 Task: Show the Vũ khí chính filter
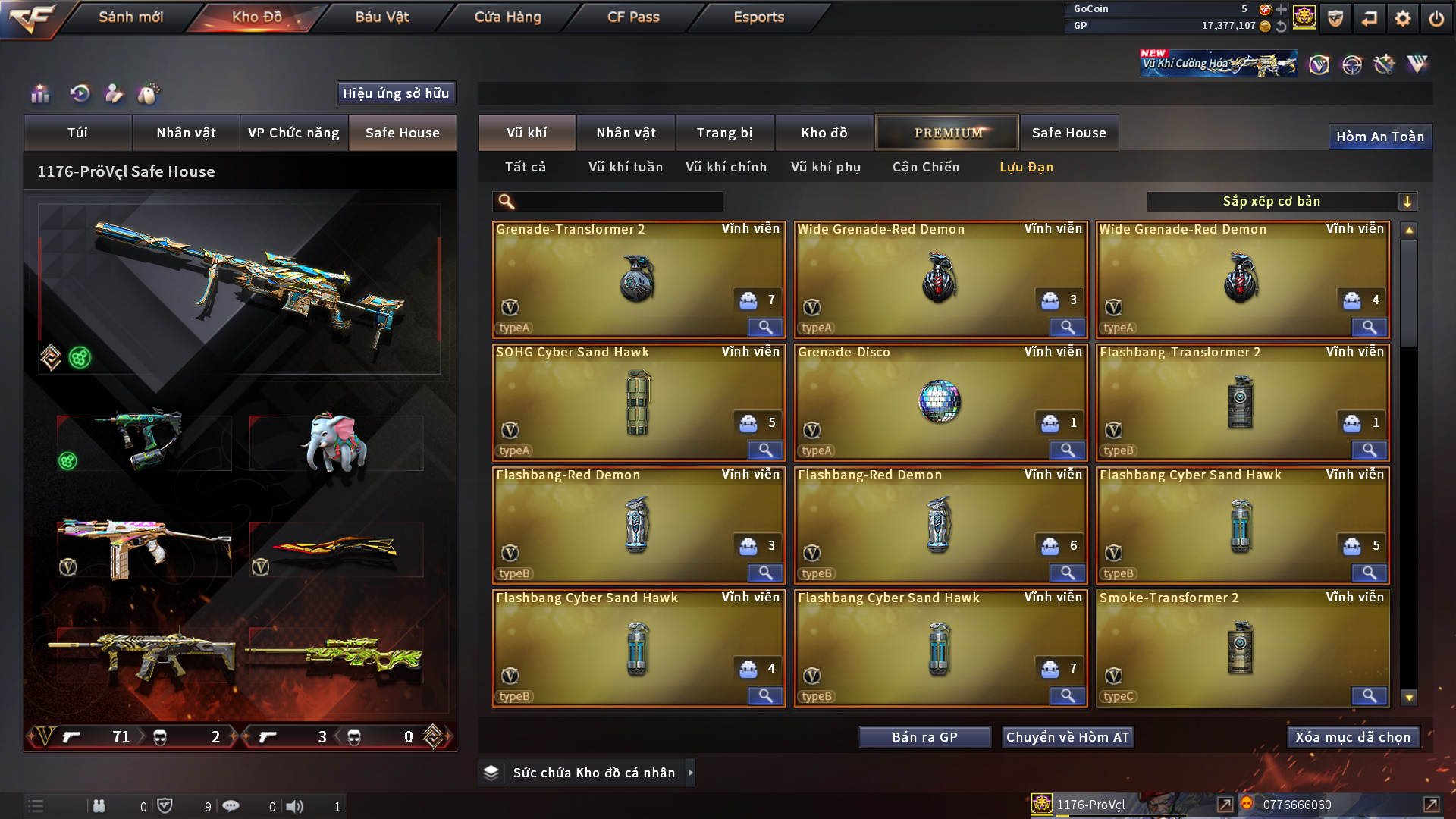pos(726,167)
